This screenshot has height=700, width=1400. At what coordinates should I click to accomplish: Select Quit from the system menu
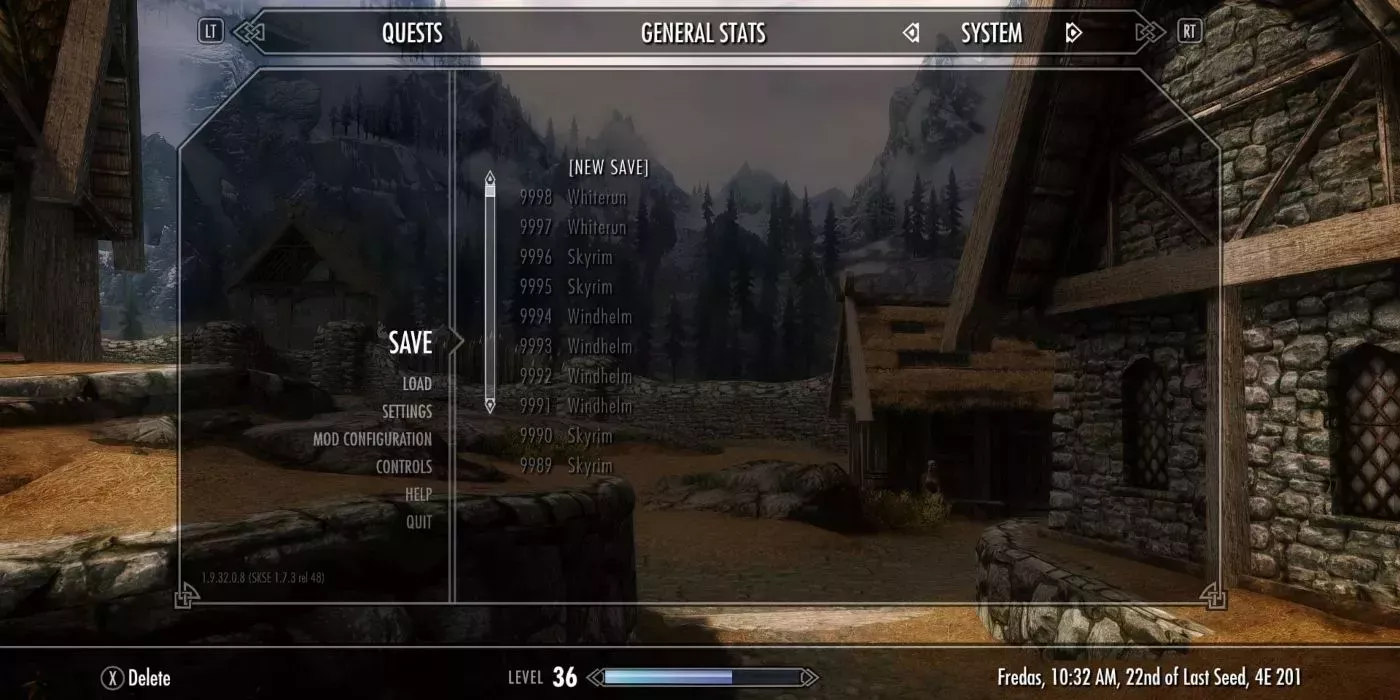click(x=419, y=522)
